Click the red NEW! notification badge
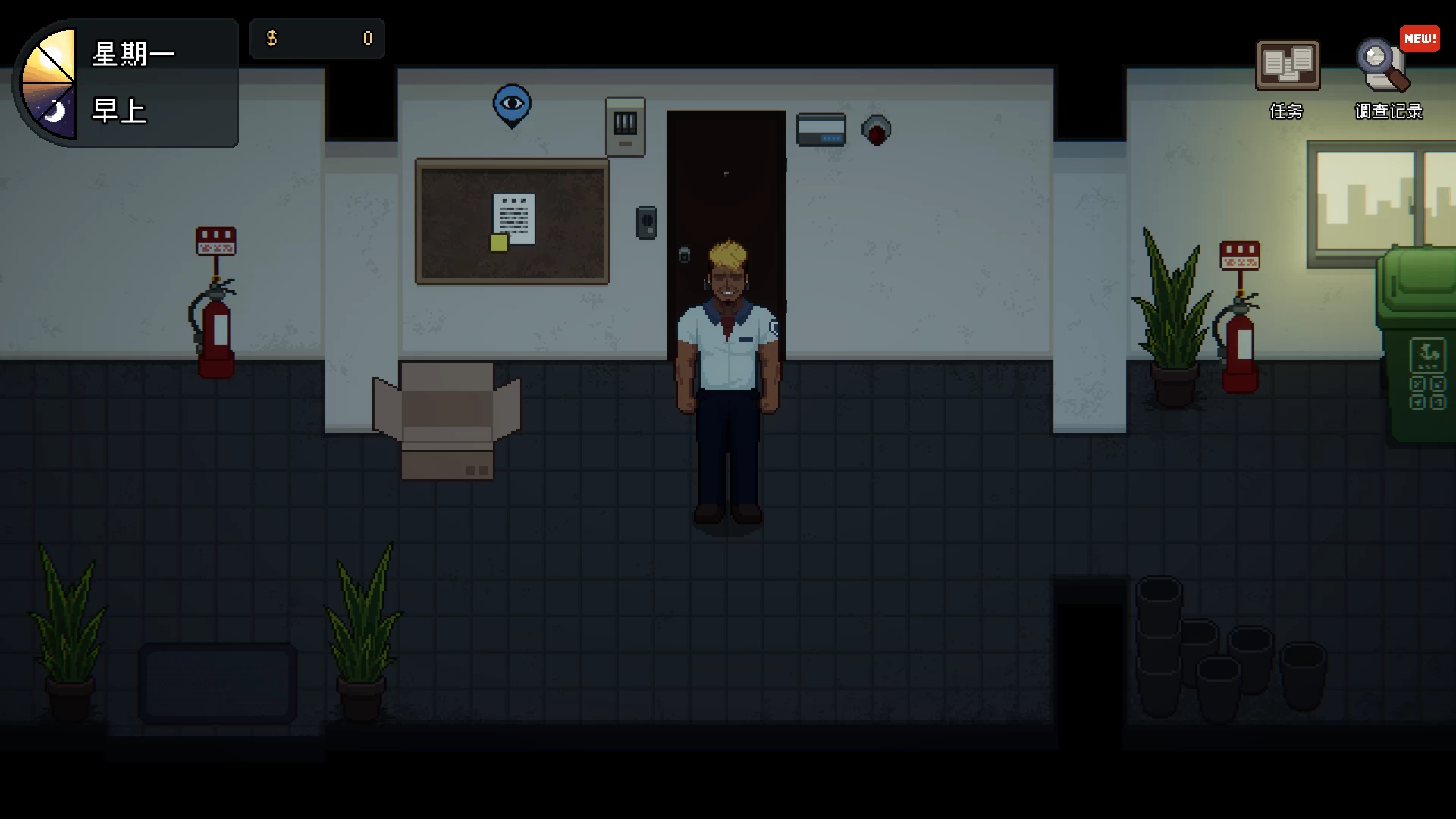This screenshot has height=819, width=1456. (x=1420, y=38)
